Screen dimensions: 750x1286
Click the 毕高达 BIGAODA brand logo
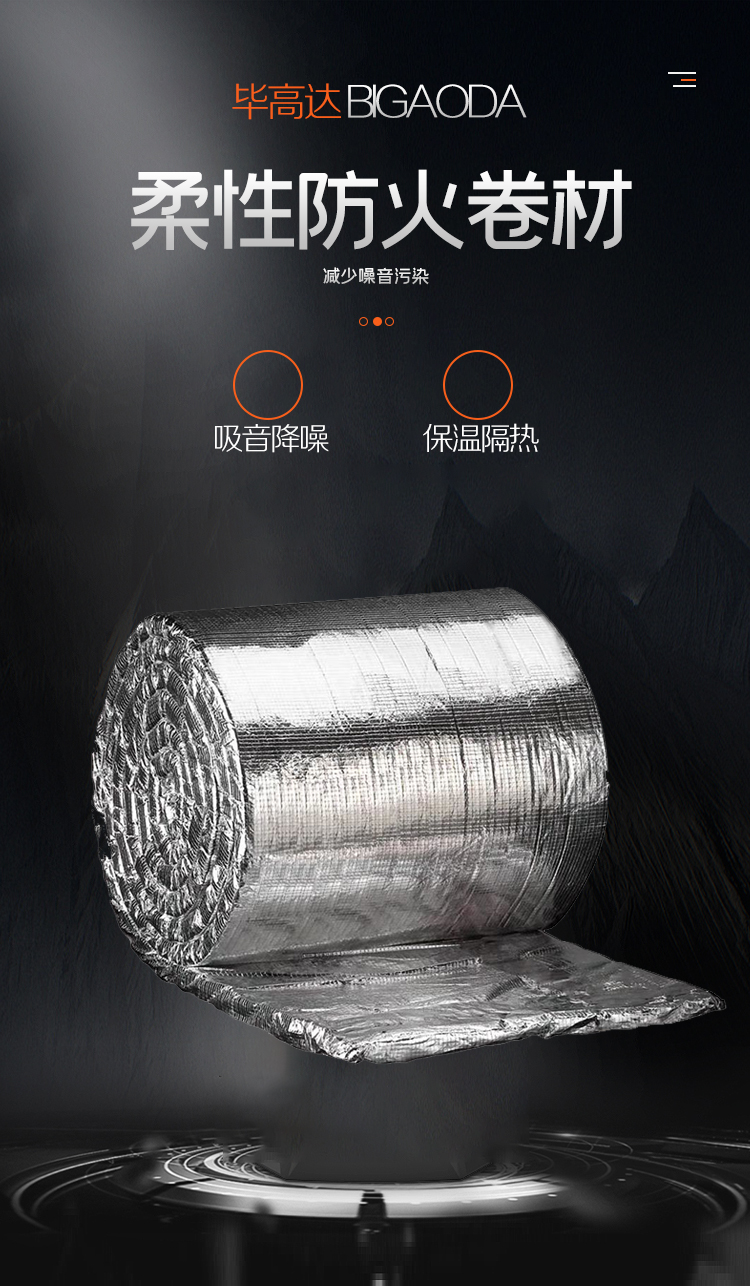click(378, 102)
